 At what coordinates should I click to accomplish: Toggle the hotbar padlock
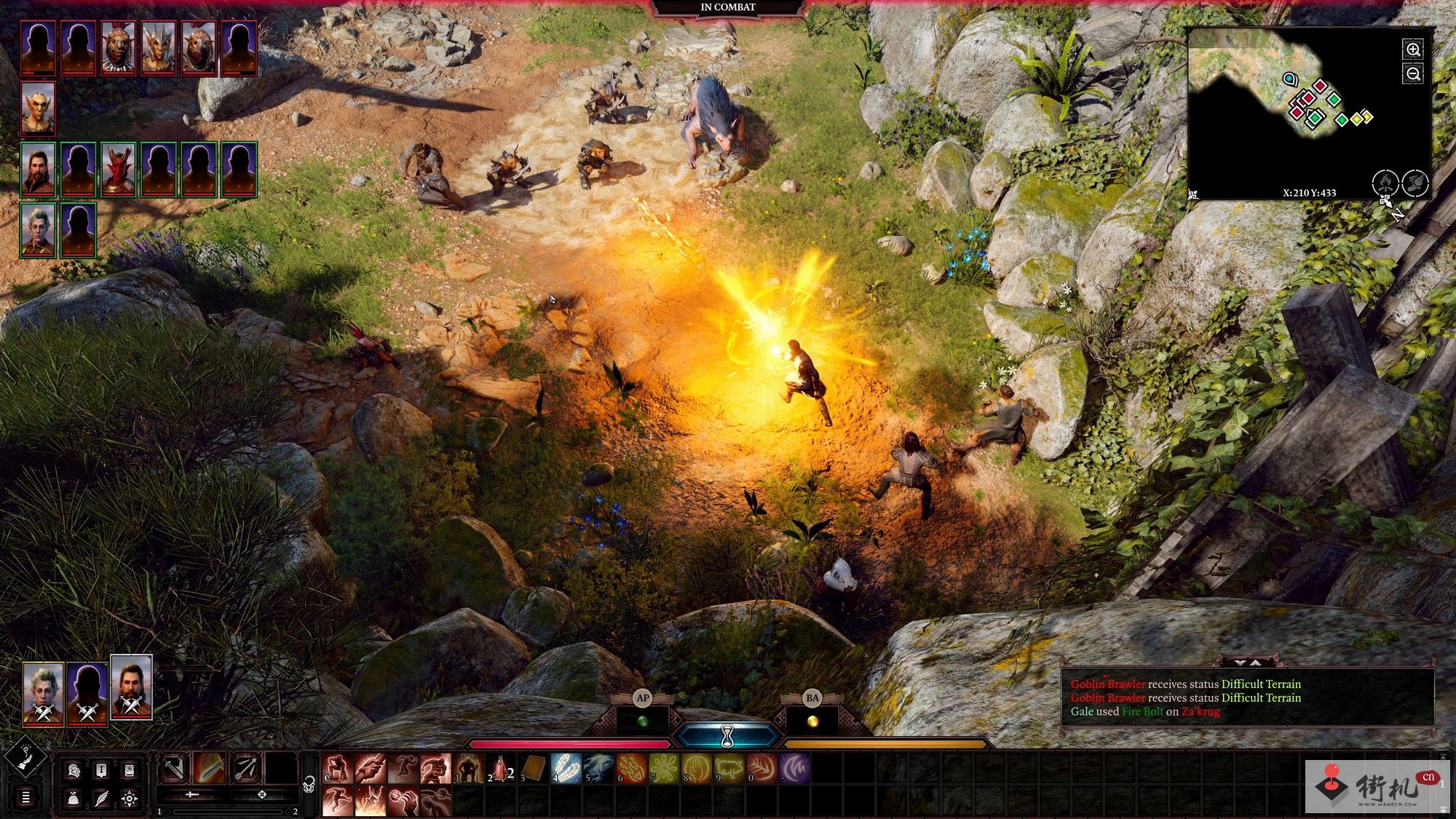(x=309, y=785)
